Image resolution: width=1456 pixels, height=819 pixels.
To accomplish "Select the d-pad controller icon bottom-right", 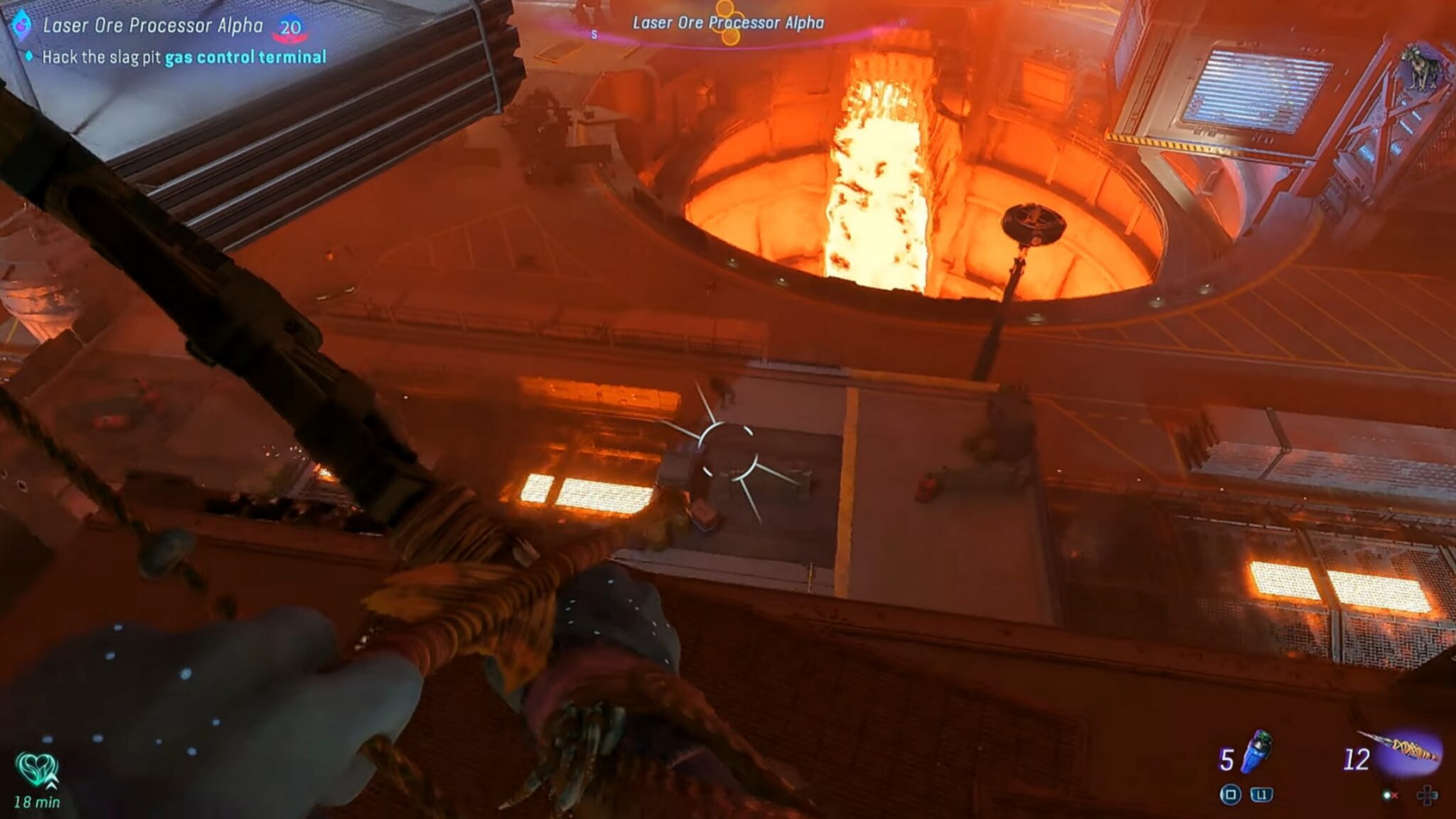I will pyautogui.click(x=1426, y=796).
